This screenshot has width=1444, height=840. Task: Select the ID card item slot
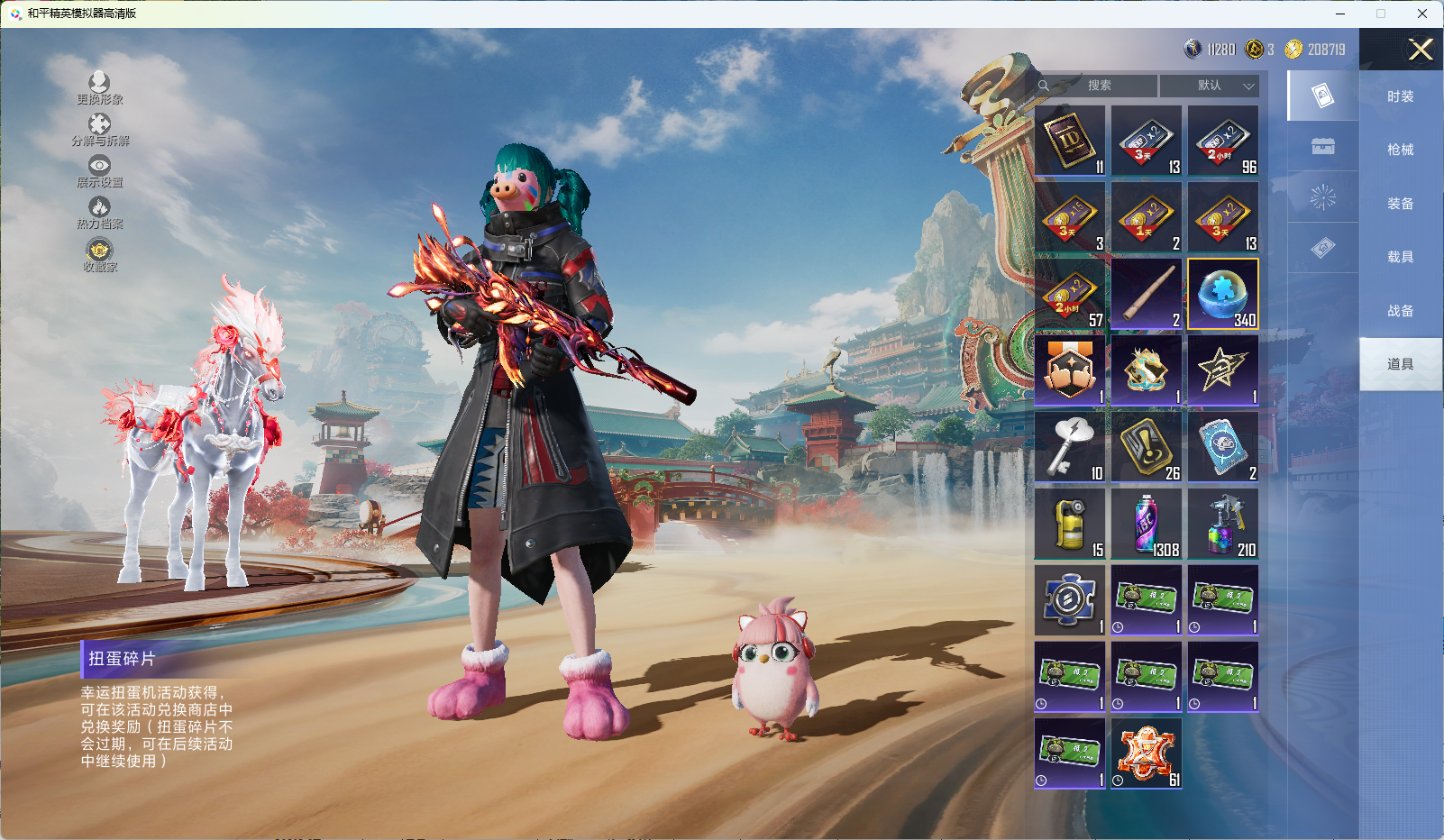point(1070,141)
